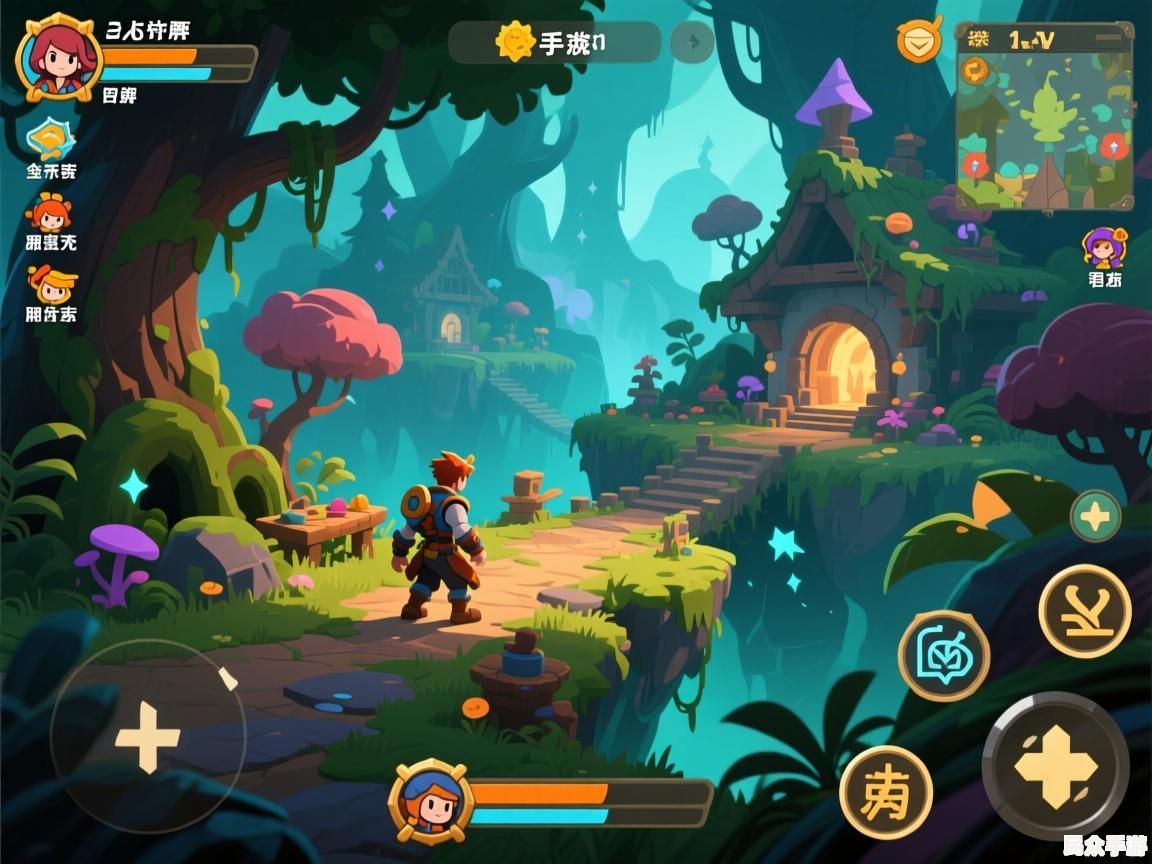Open the forest minimap
The height and width of the screenshot is (864, 1152).
1044,118
